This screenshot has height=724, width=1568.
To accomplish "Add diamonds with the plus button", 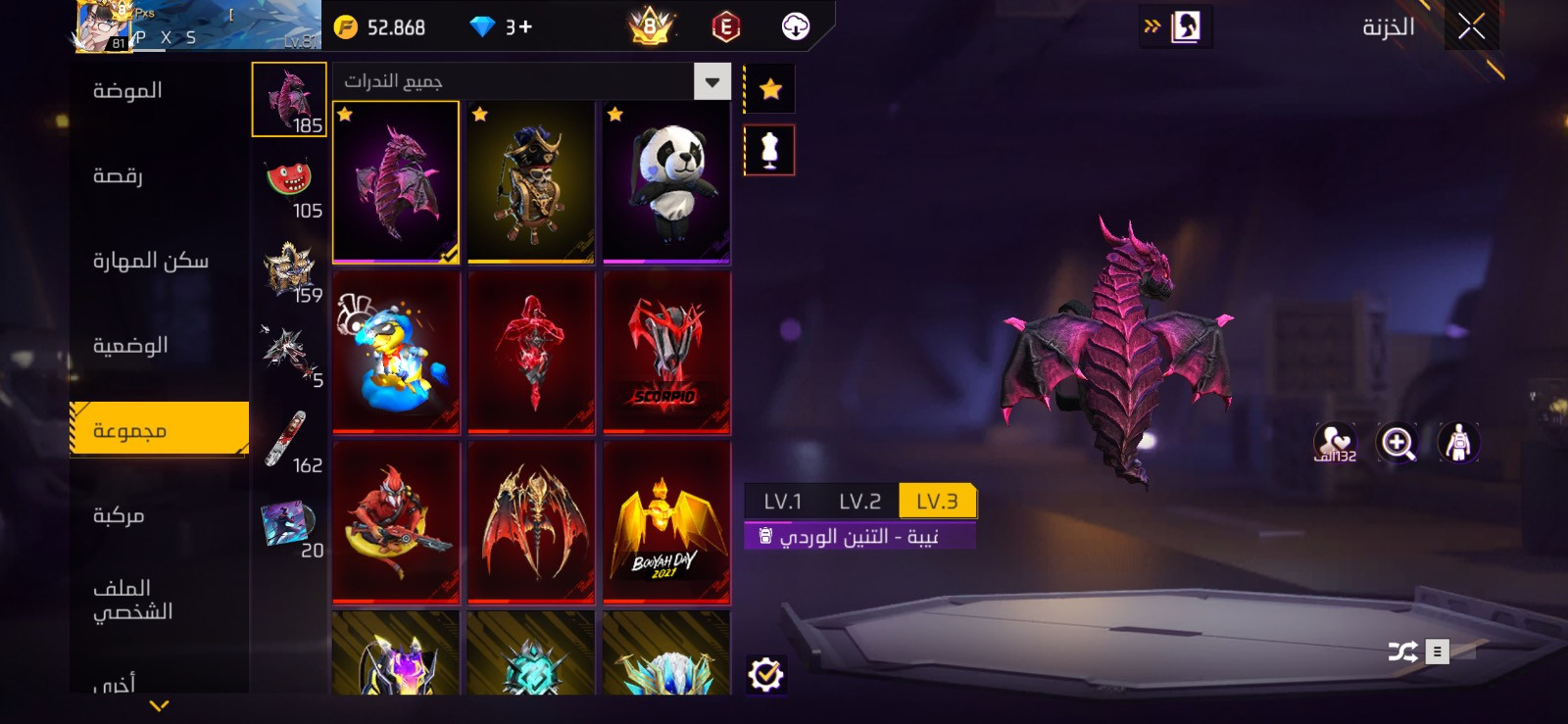I will click(525, 27).
